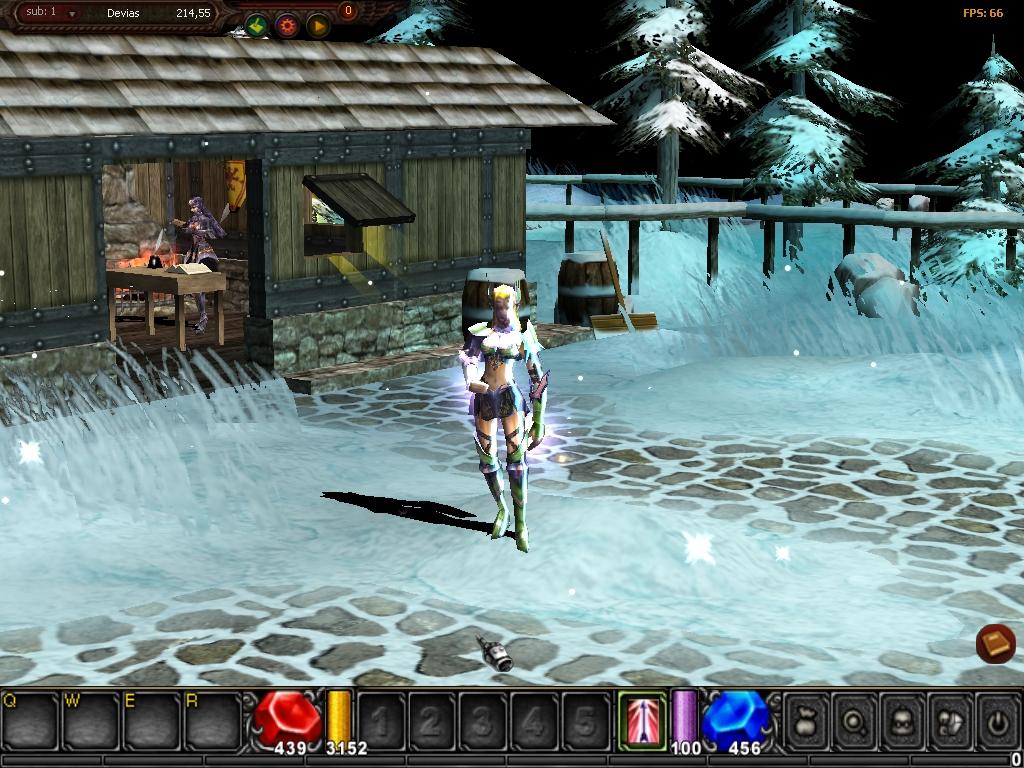Choose skill slot number 5
The width and height of the screenshot is (1024, 768).
point(586,720)
